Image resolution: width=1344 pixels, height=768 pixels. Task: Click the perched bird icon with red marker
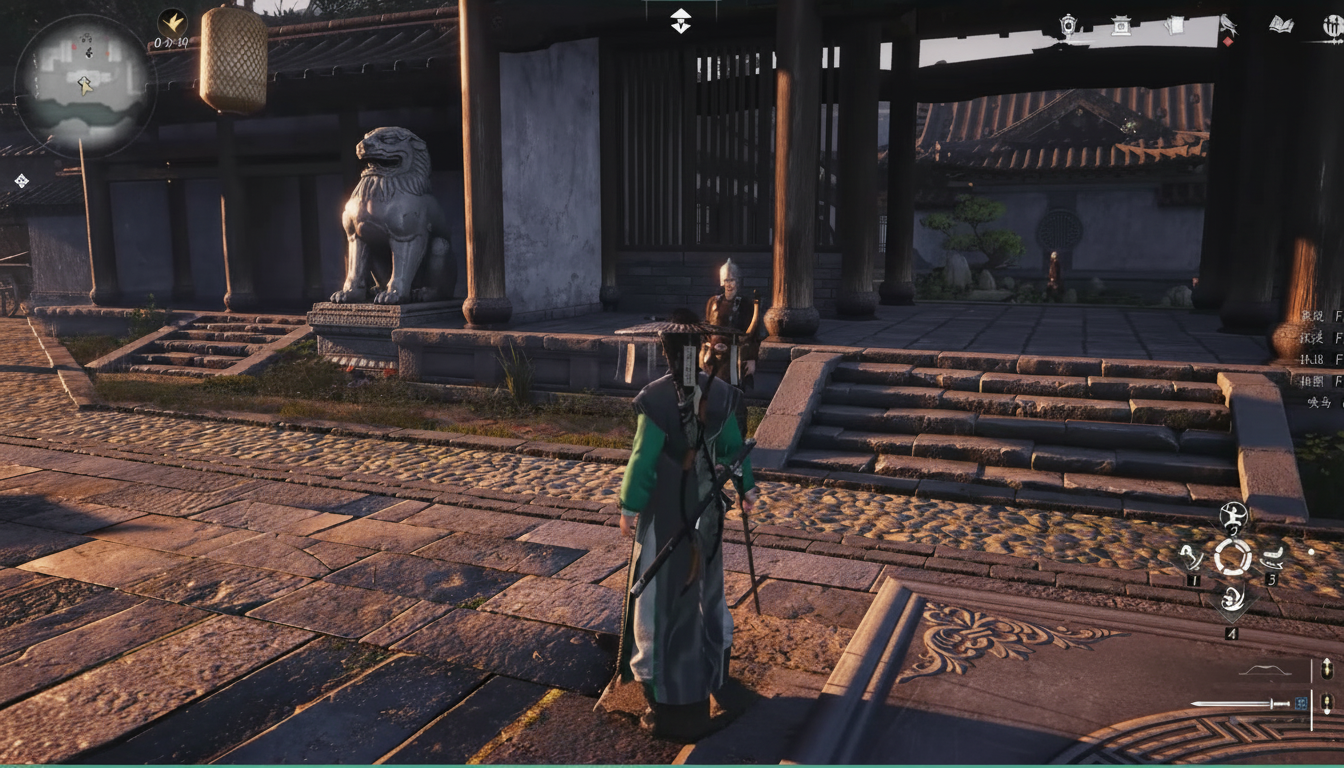pyautogui.click(x=1228, y=25)
